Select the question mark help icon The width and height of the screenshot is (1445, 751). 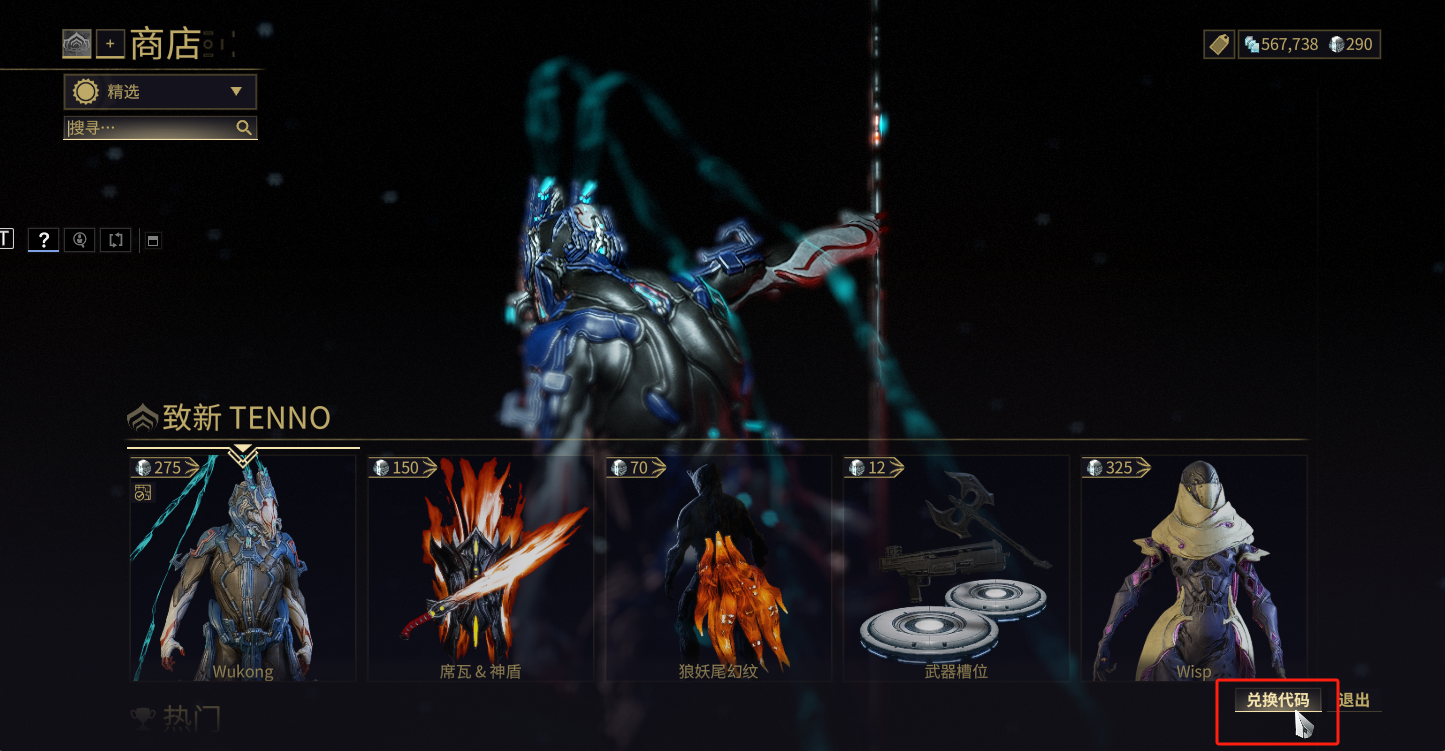click(43, 240)
